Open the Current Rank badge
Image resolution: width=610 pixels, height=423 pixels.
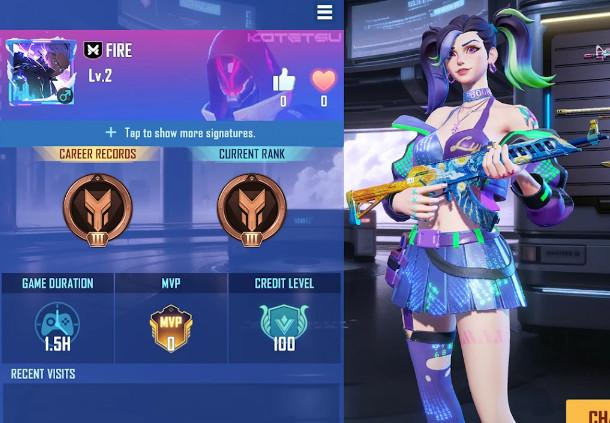(251, 210)
